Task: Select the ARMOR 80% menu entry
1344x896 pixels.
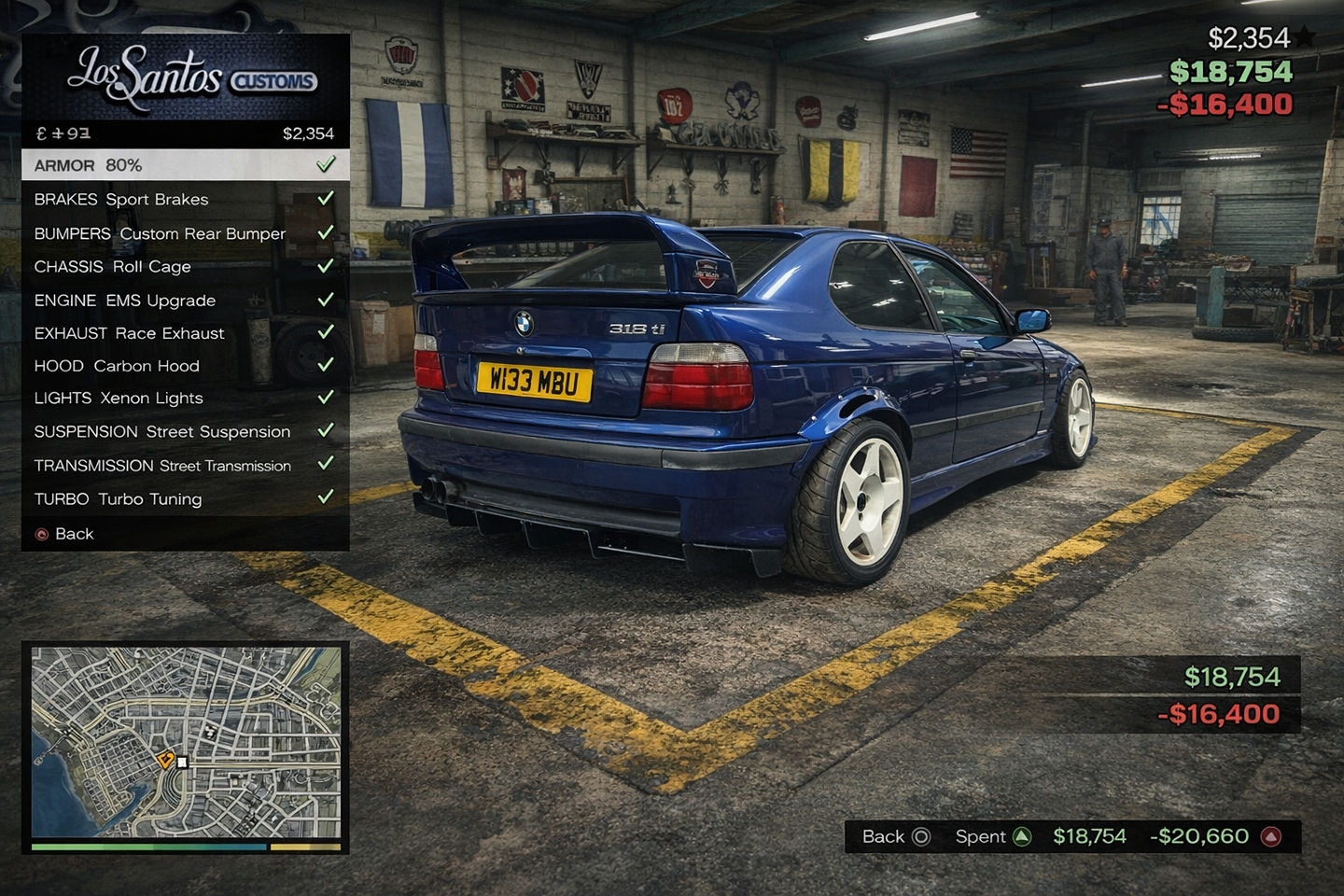Action: point(185,165)
